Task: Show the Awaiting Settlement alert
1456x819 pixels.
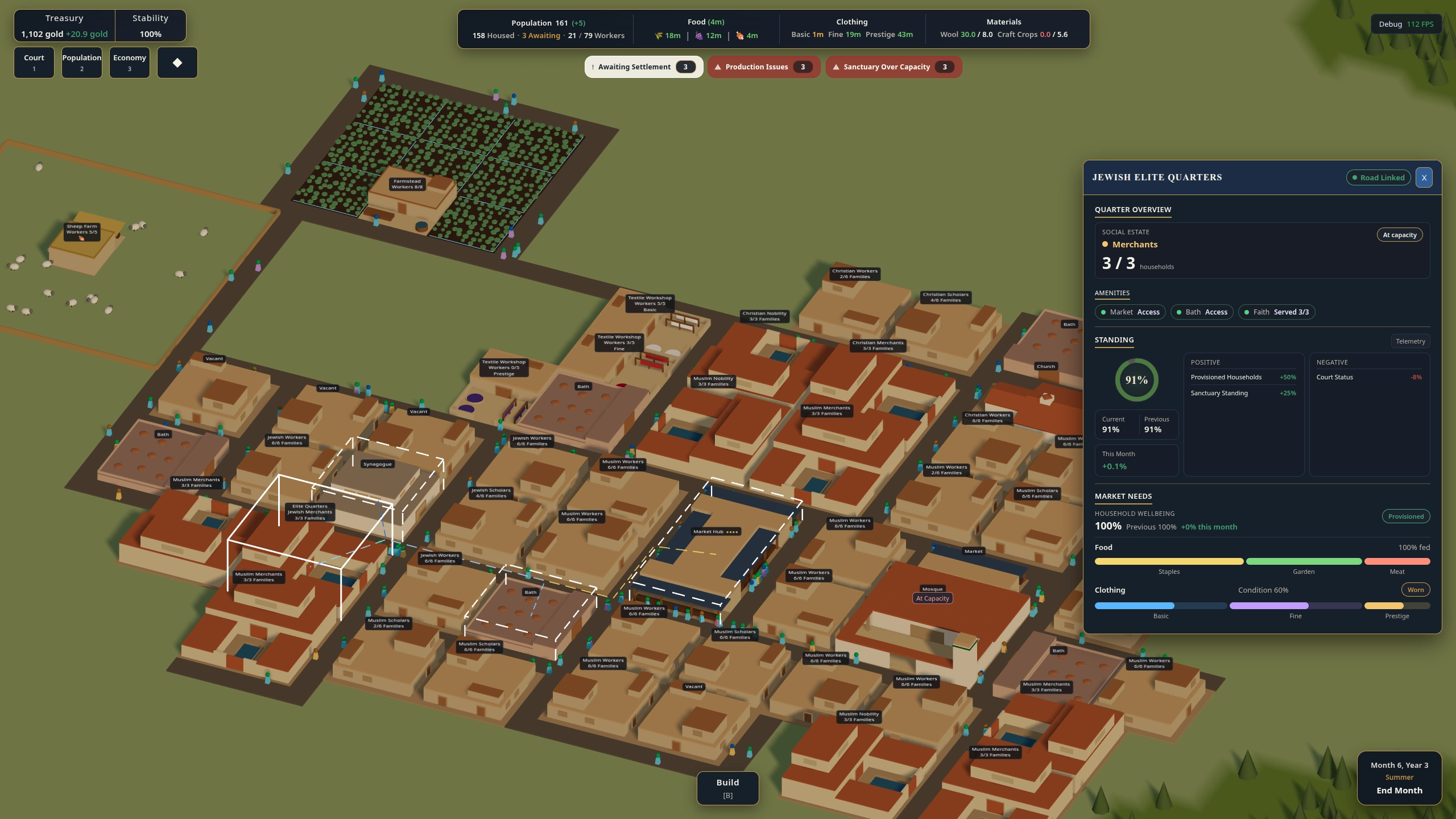Action: pos(644,67)
